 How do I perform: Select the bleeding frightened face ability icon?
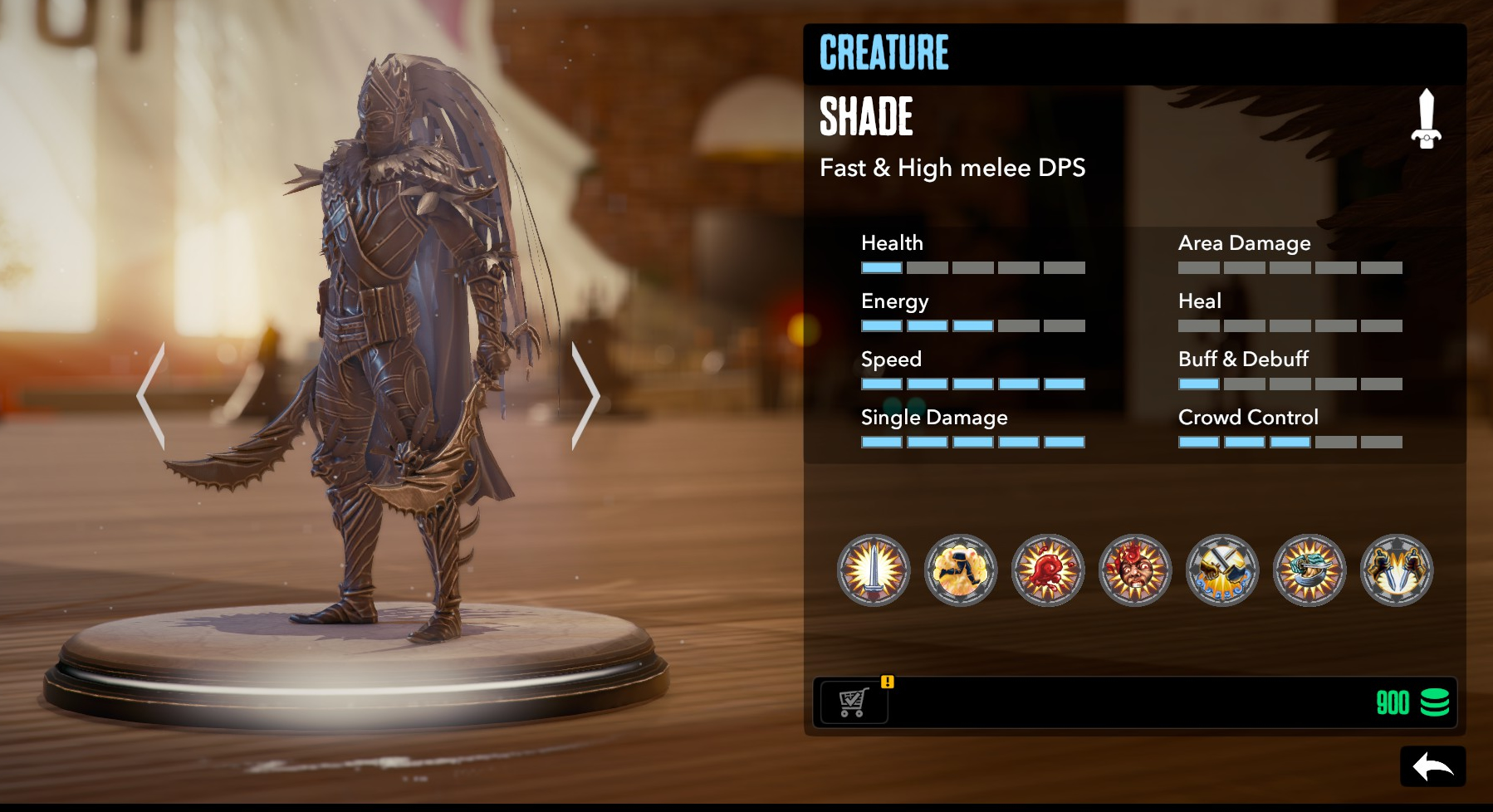[x=1135, y=570]
